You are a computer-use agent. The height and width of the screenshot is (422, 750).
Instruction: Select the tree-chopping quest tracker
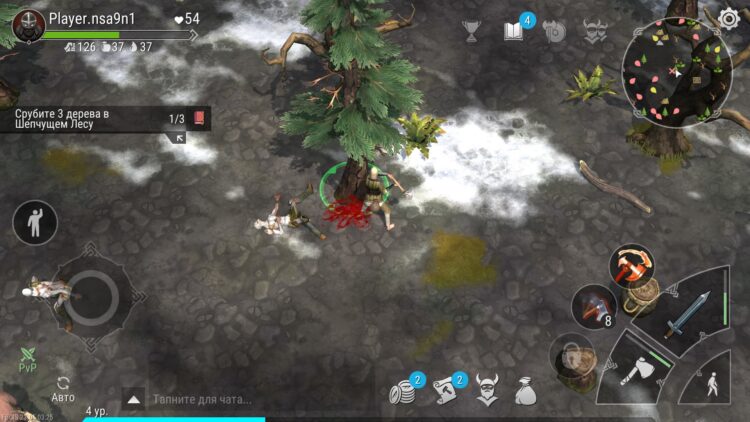click(95, 118)
